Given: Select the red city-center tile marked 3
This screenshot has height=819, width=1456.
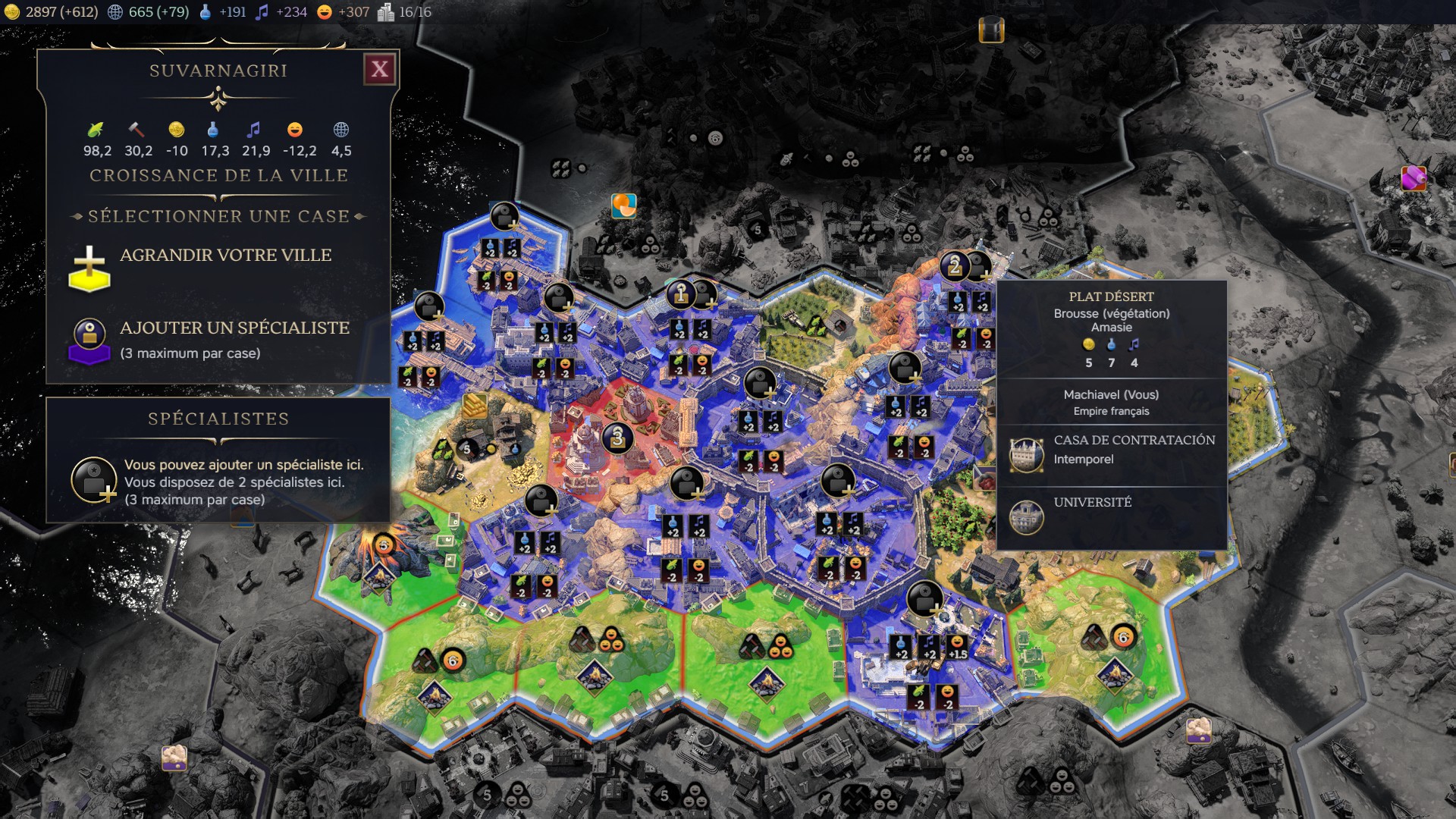Looking at the screenshot, I should pyautogui.click(x=617, y=438).
